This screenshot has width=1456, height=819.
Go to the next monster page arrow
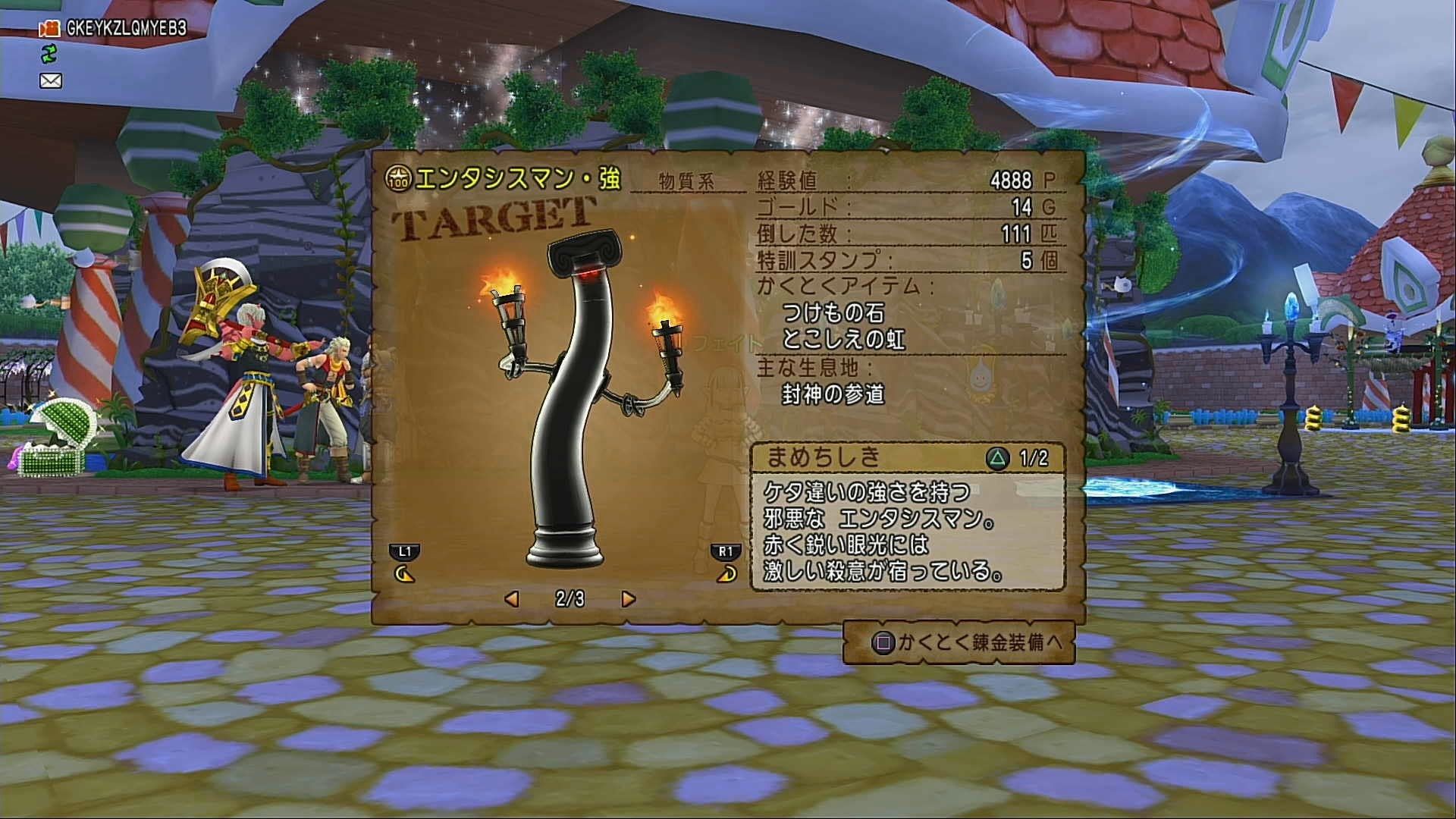point(628,599)
